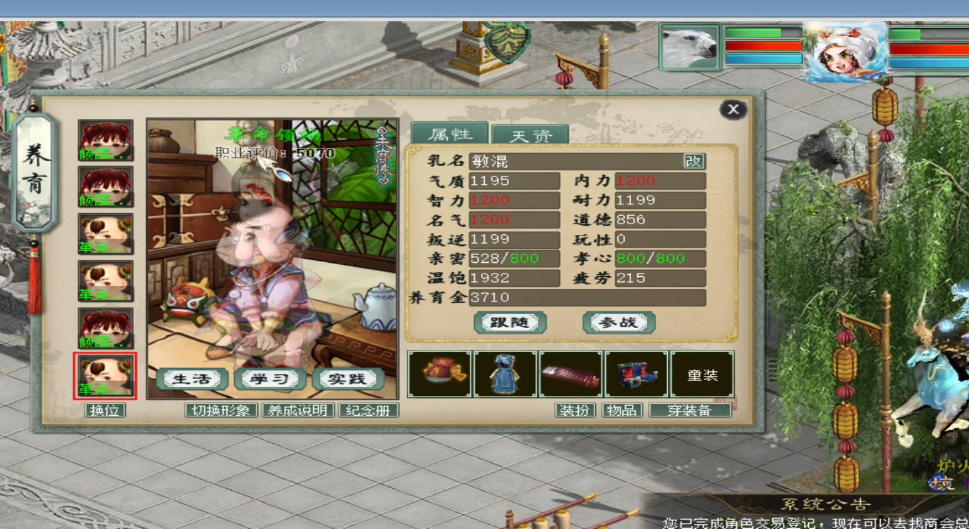969x529 pixels.
Task: Click the 切换形象 switch appearance button
Action: pos(219,410)
